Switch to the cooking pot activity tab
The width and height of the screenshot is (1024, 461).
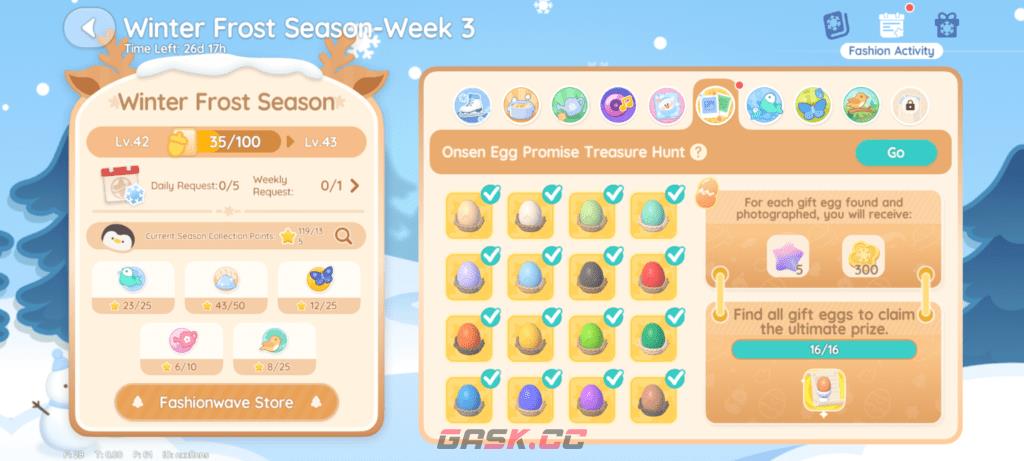click(x=520, y=104)
